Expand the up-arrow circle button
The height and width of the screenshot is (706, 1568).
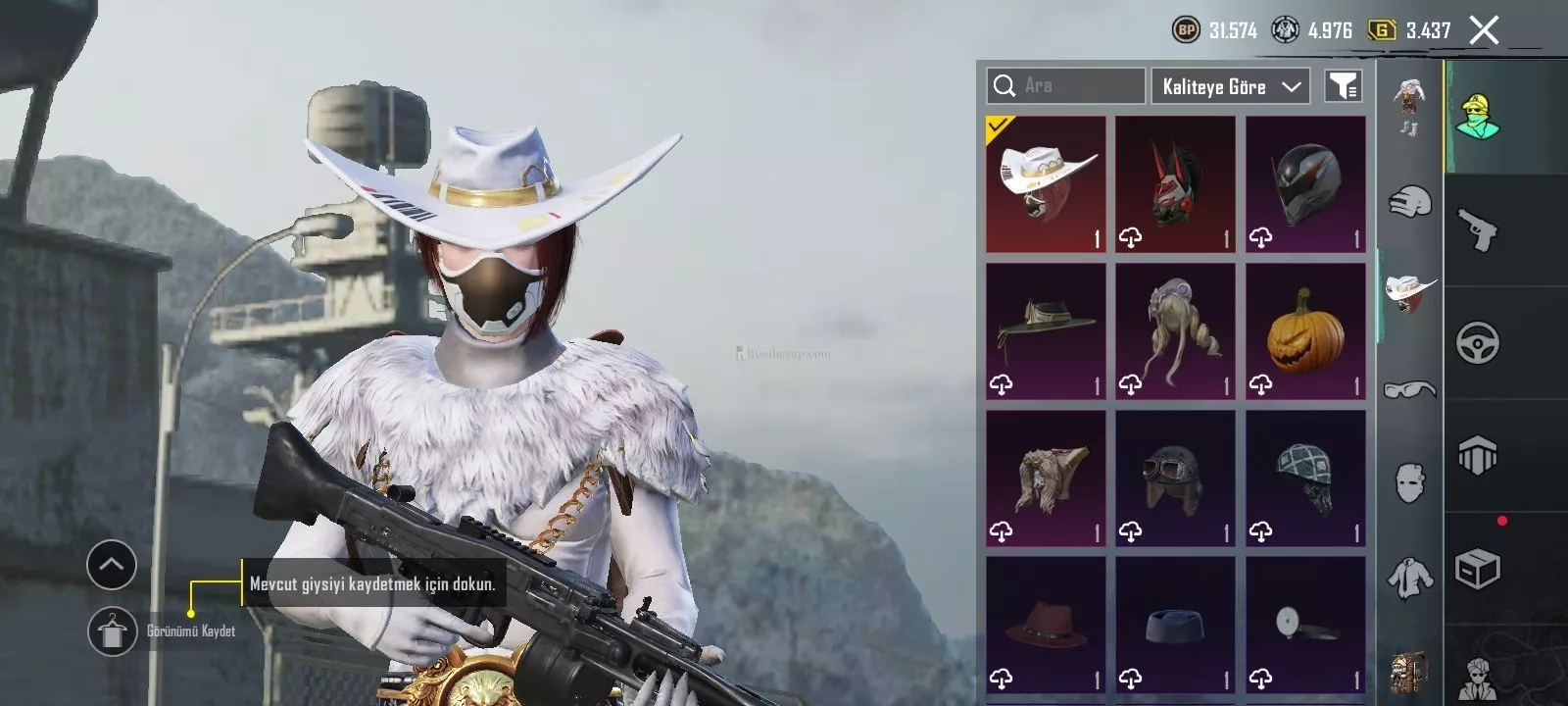[112, 565]
